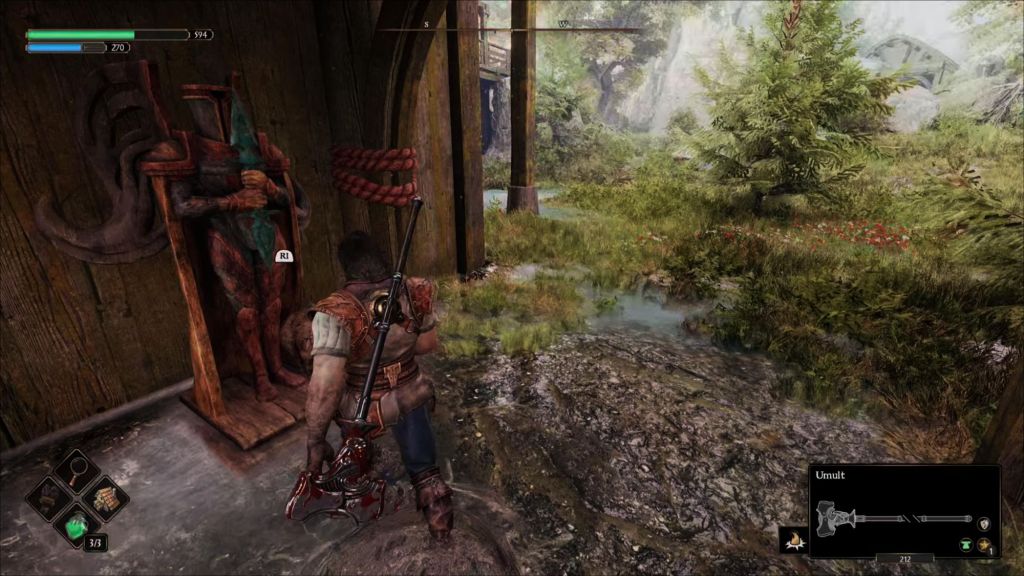Screen dimensions: 1024x576
Task: Click the compass bar heading strip
Action: (511, 27)
